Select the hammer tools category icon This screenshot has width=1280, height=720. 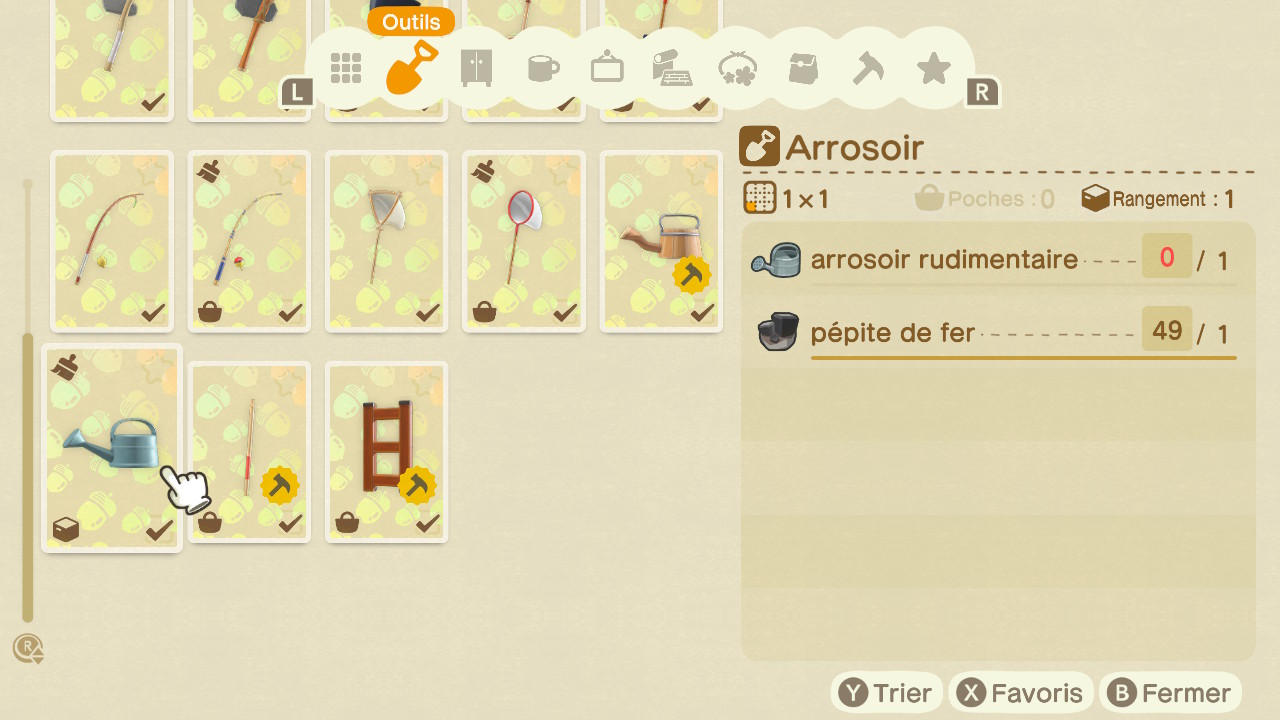click(x=868, y=68)
